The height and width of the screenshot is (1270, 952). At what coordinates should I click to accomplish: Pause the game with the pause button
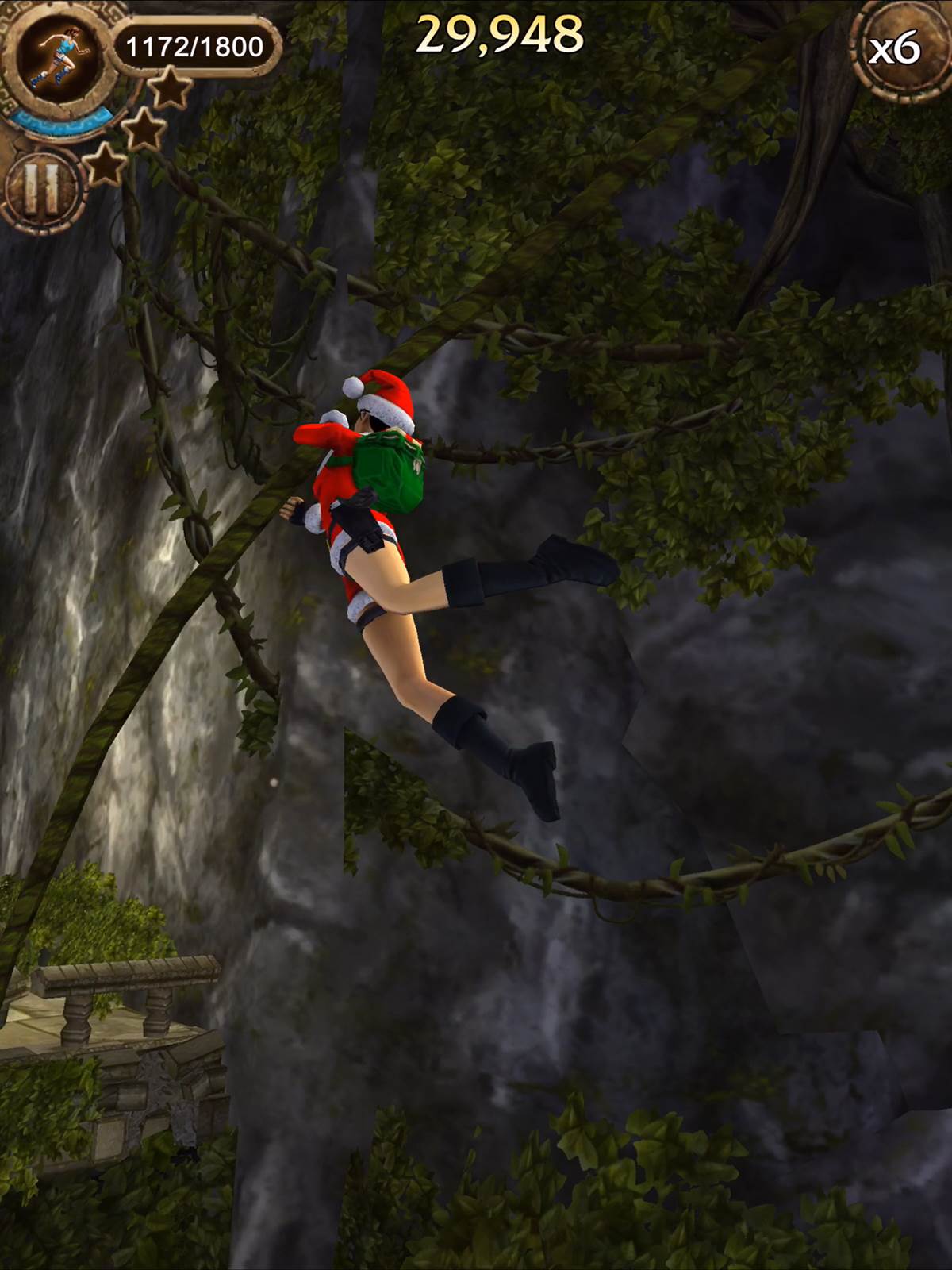[x=41, y=190]
